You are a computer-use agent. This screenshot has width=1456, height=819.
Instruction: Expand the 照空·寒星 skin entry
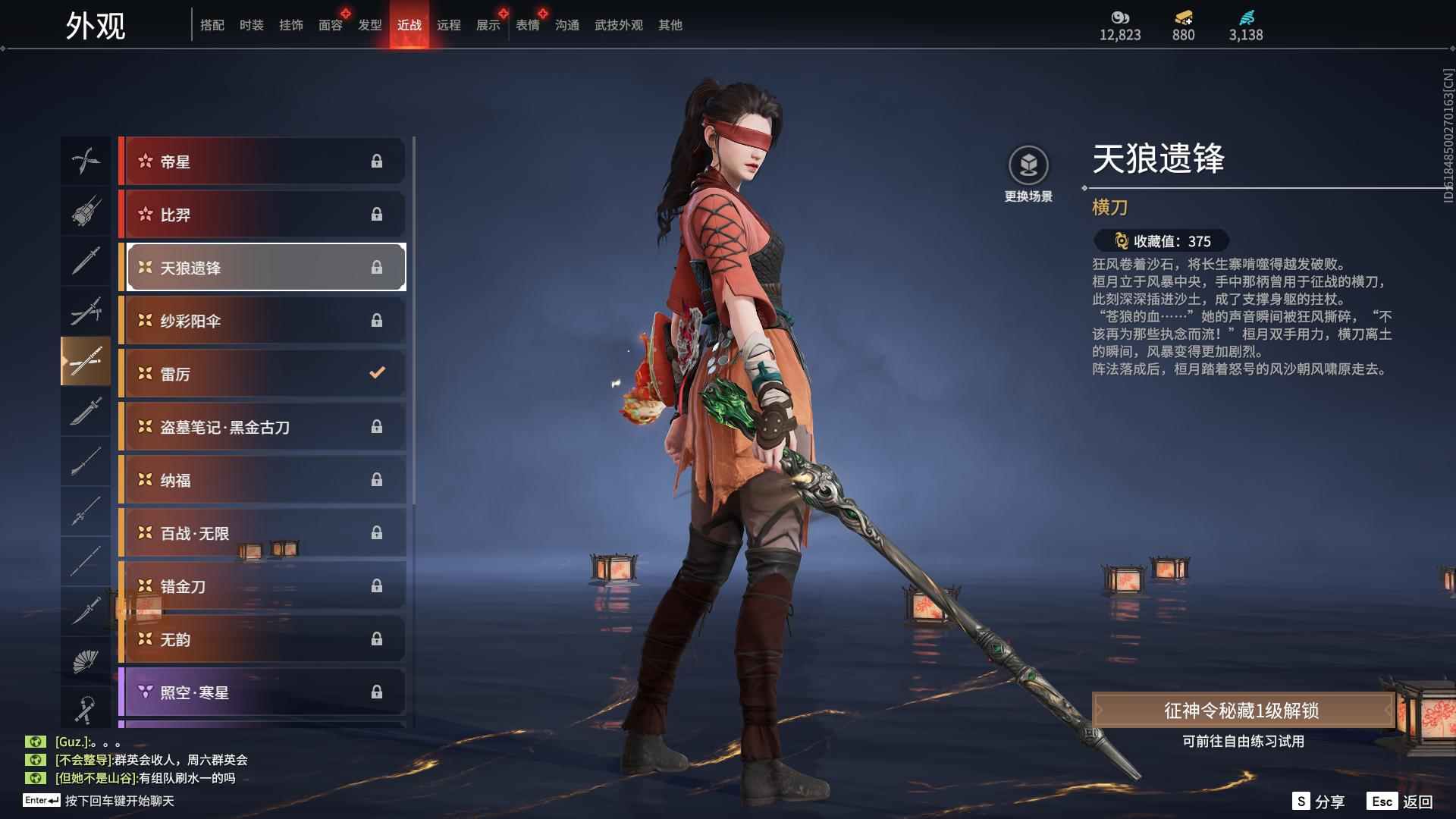[x=262, y=692]
